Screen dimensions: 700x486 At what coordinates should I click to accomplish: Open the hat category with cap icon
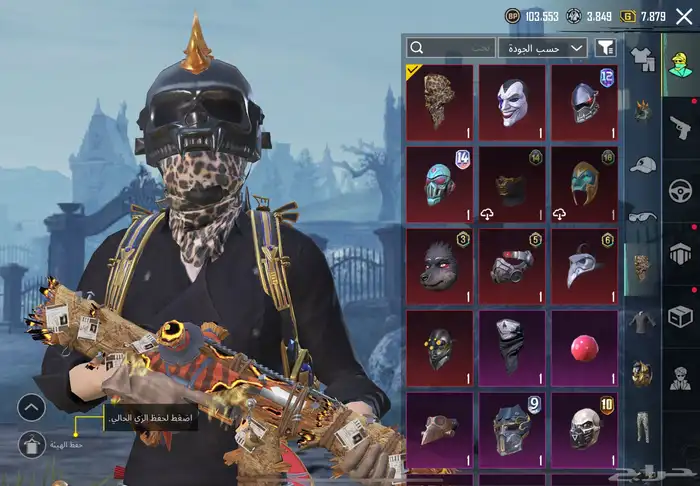coord(643,165)
